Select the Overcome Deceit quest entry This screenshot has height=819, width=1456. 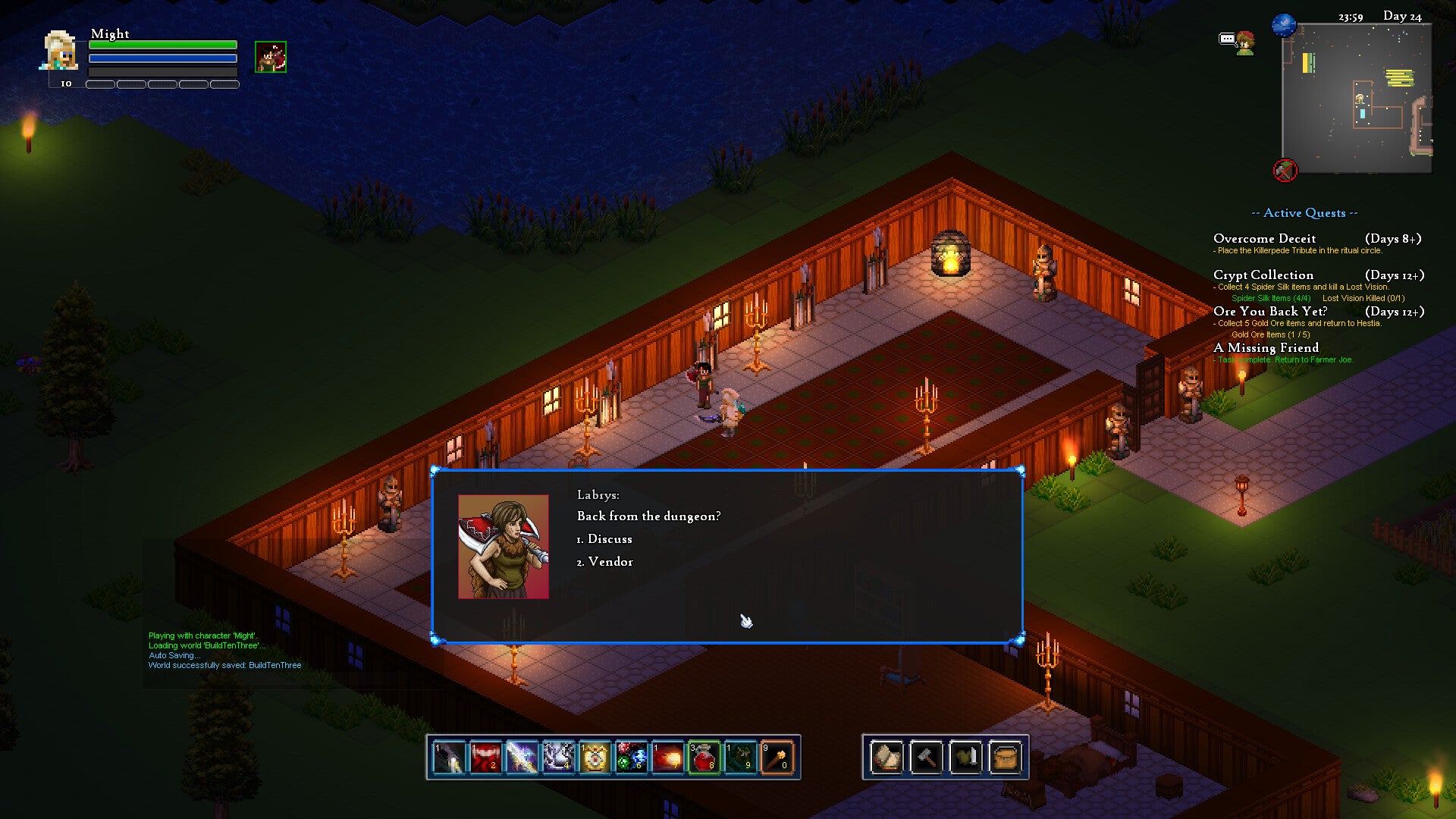click(1264, 239)
